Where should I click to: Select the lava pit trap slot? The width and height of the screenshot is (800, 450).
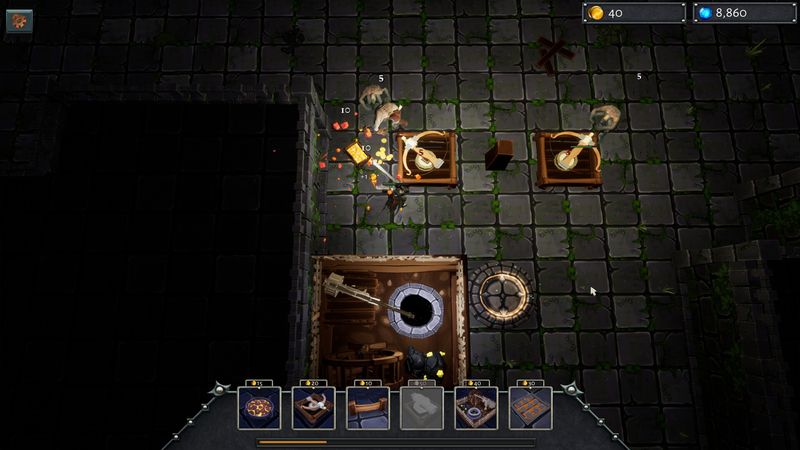tap(257, 409)
